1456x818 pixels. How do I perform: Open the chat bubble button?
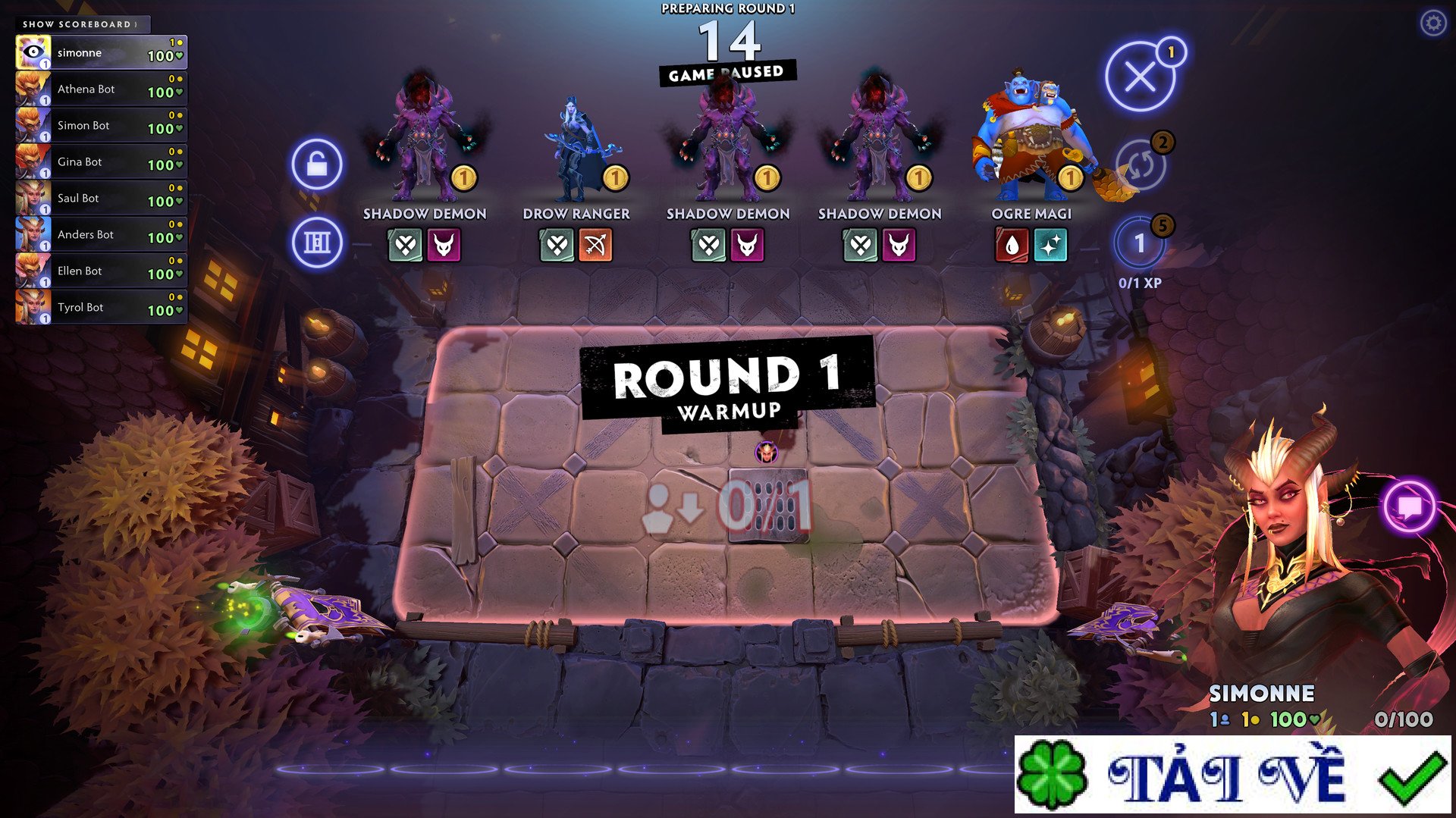[1408, 506]
